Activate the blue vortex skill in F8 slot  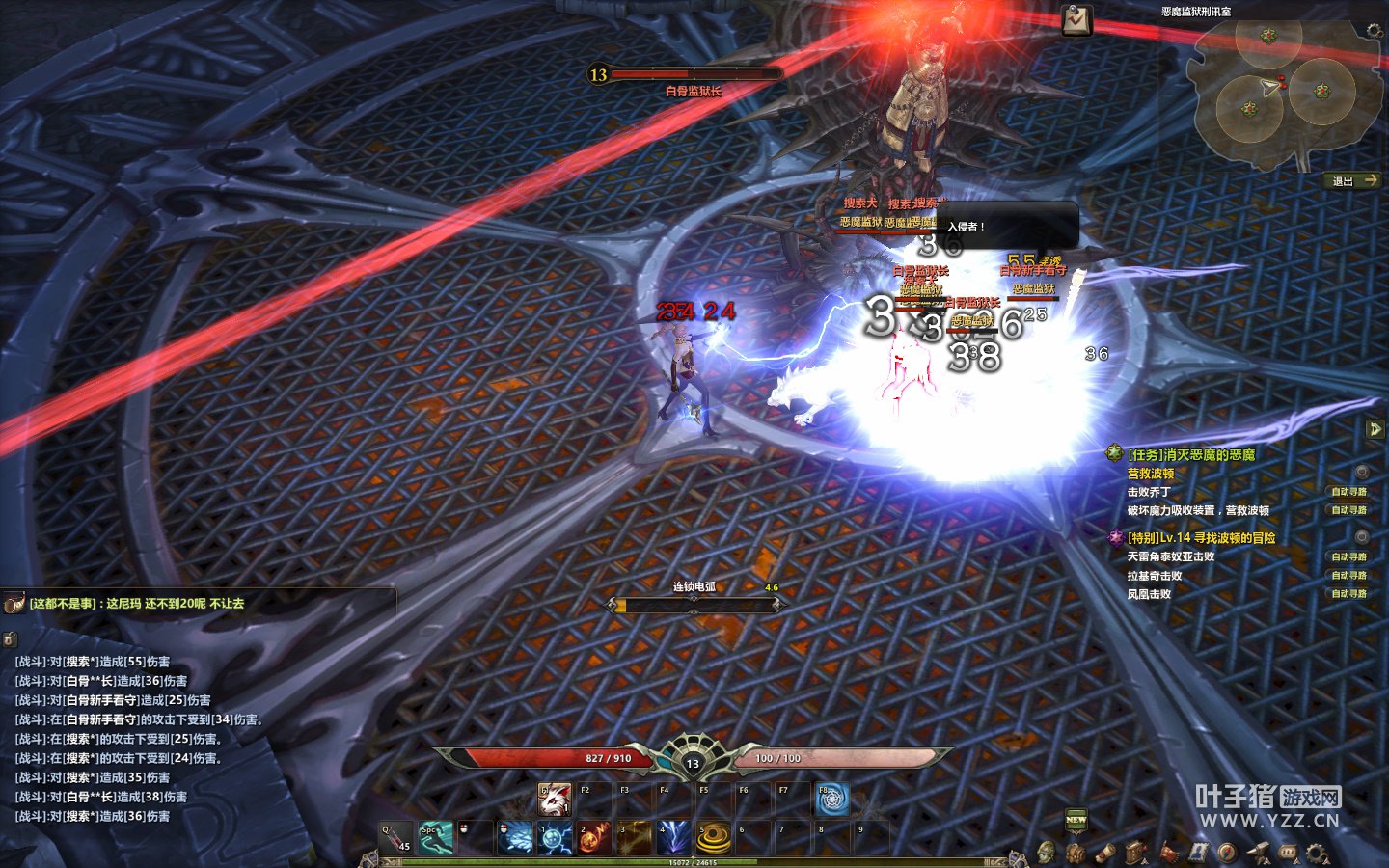(831, 800)
